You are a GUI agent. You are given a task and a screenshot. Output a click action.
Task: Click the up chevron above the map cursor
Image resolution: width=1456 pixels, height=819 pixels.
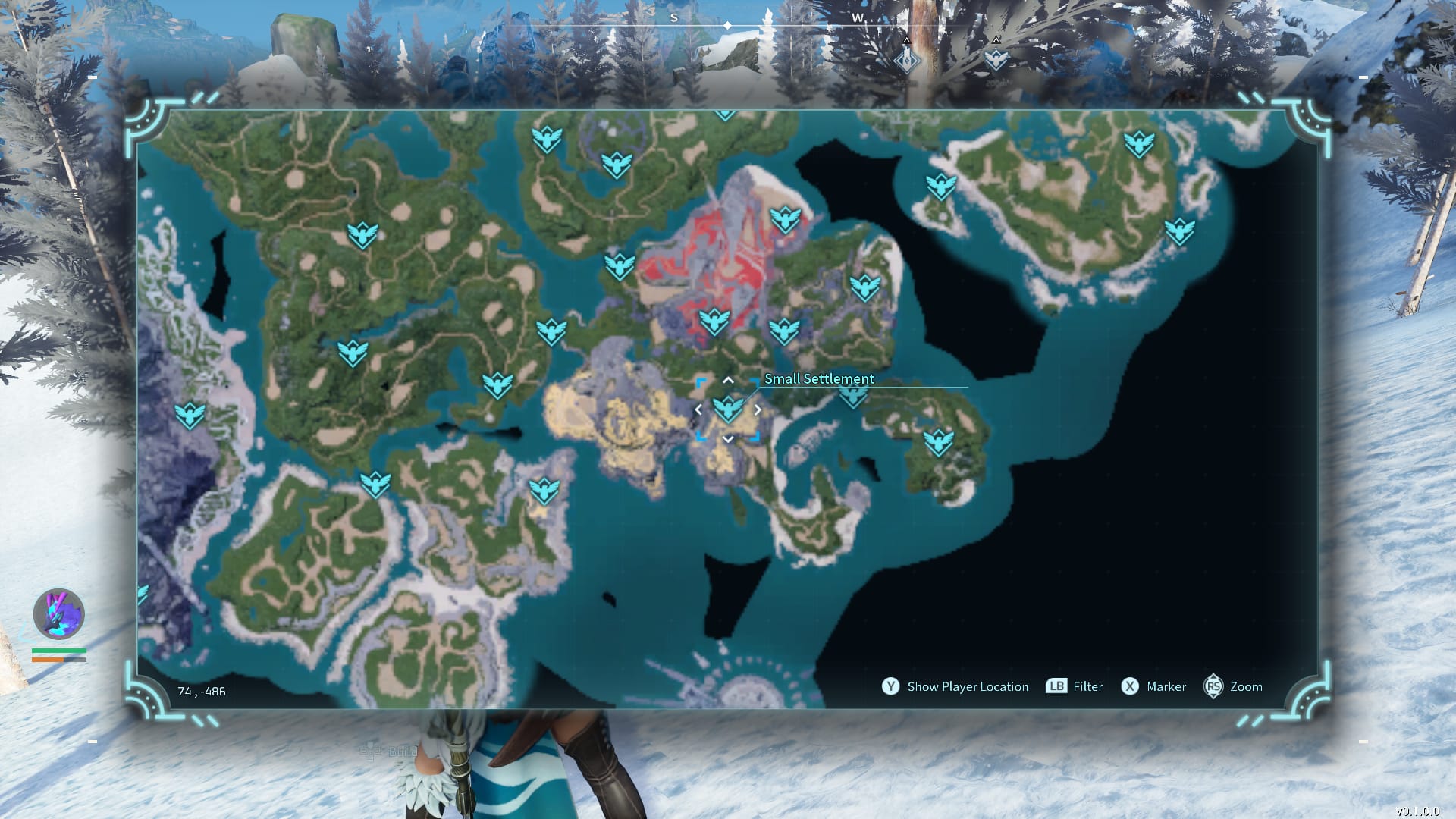(729, 380)
